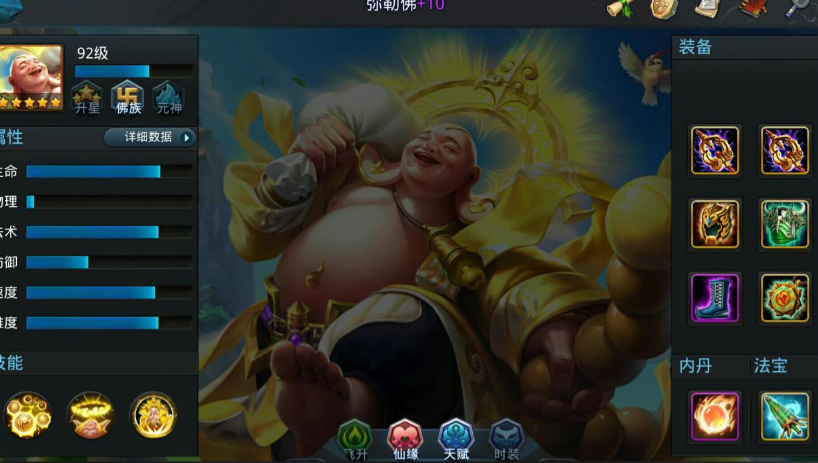Tap the 升星 star upgrade icon

tap(86, 97)
